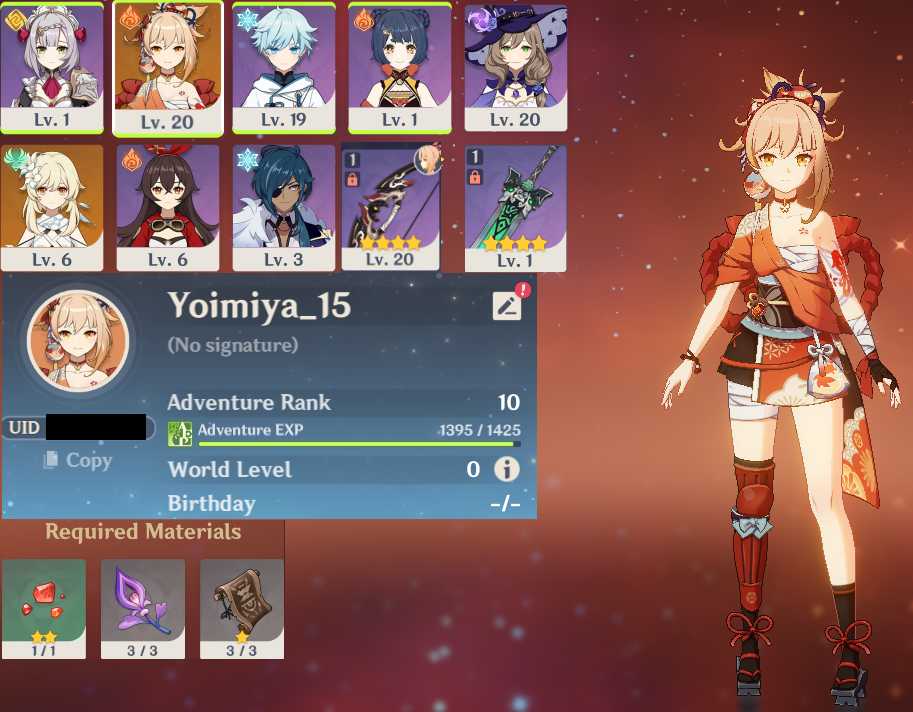Click the Yoimiya profile avatar

tap(78, 341)
